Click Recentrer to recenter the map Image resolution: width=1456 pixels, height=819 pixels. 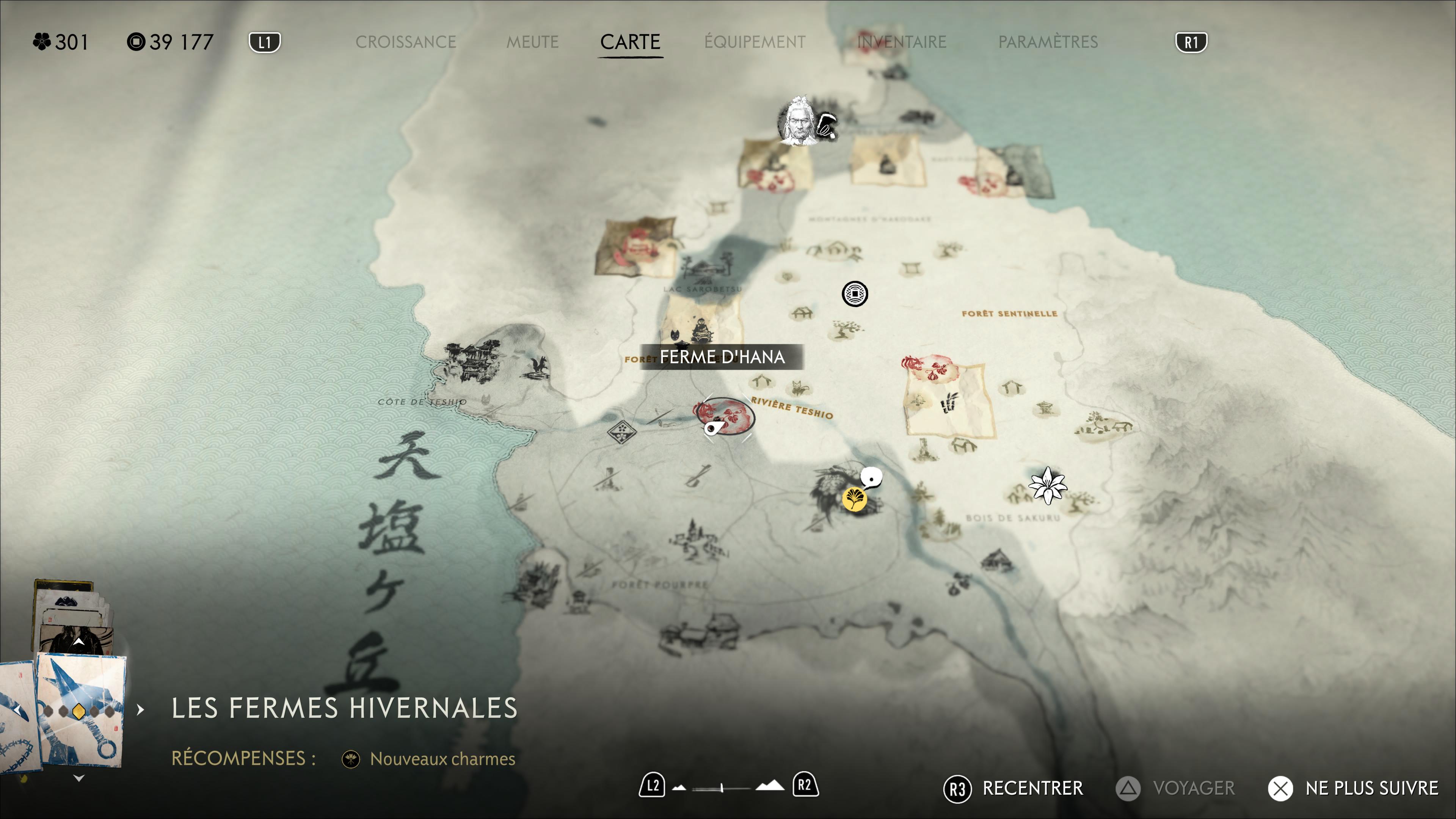point(1013,789)
